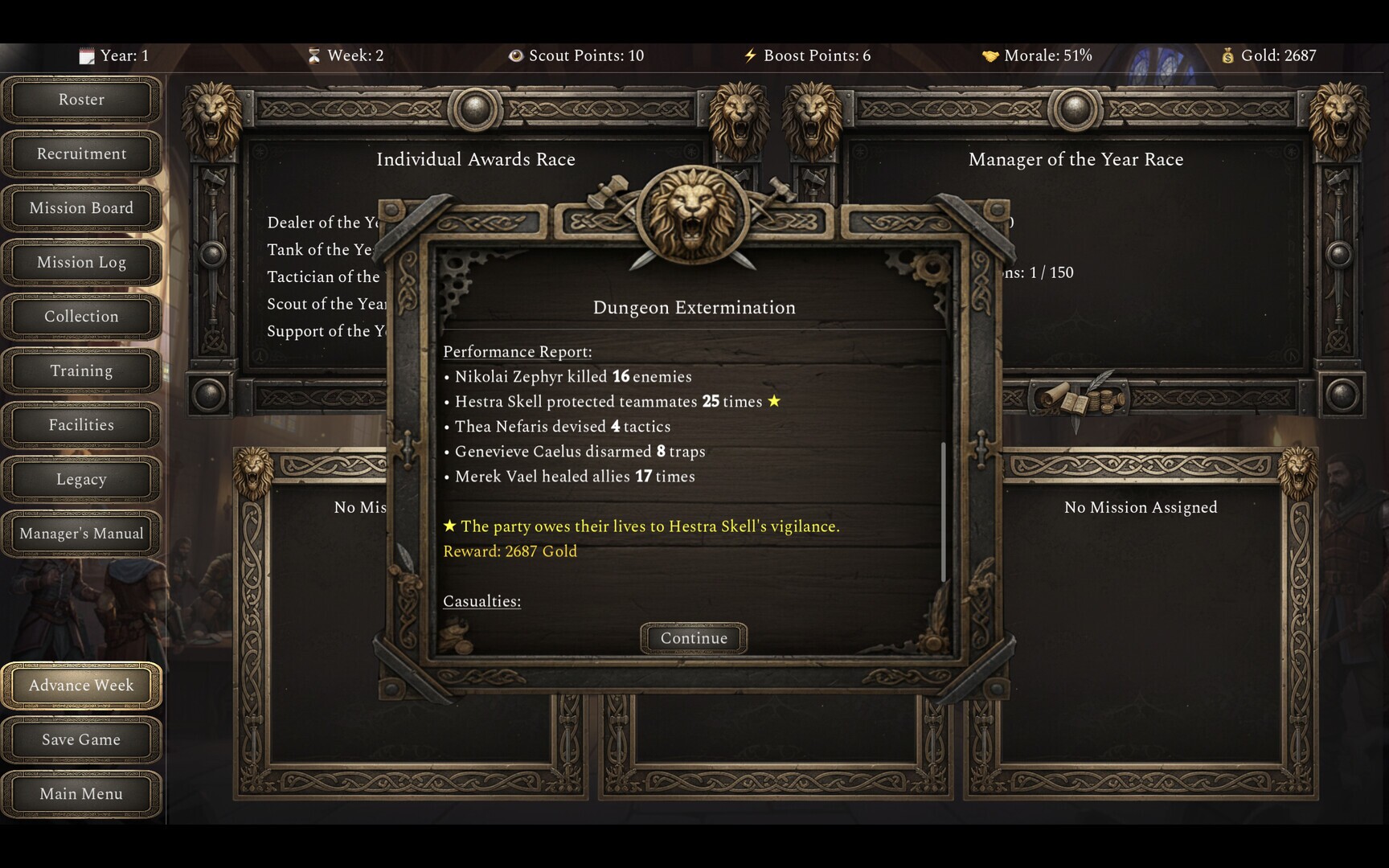Open the Manager's Manual
1389x868 pixels.
(x=81, y=534)
